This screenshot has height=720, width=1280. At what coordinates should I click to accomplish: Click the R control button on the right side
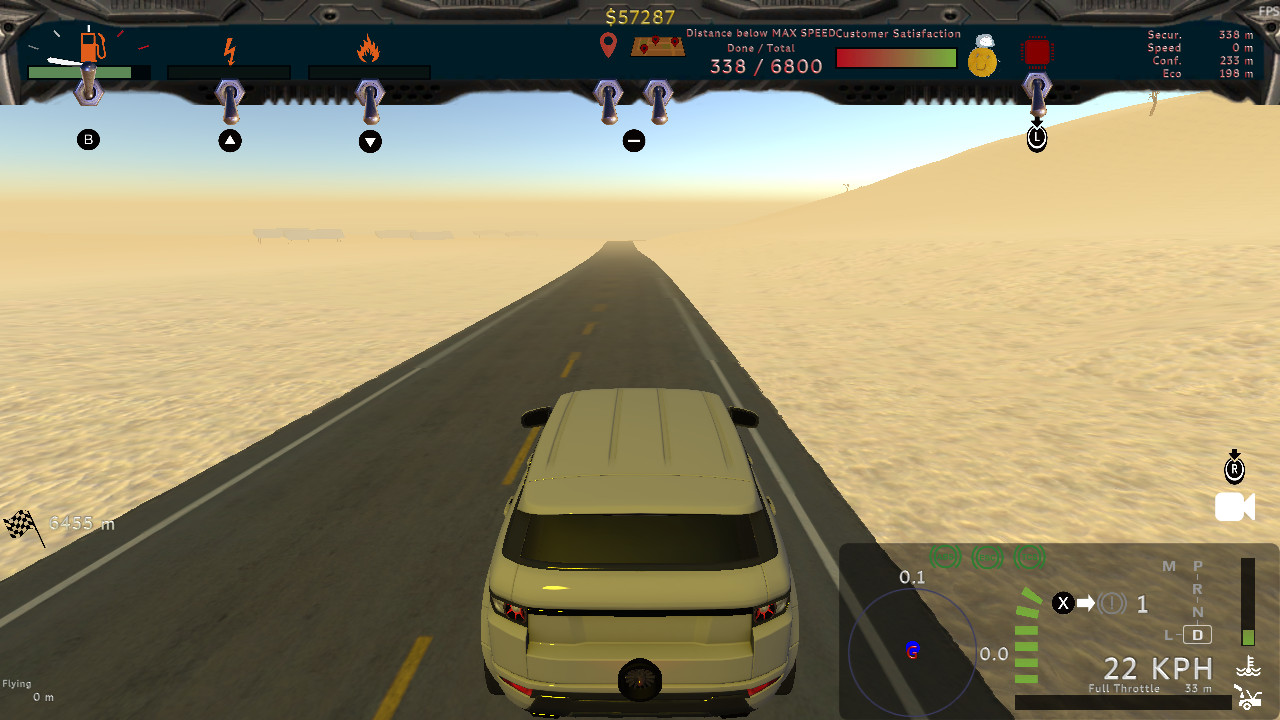(1234, 465)
